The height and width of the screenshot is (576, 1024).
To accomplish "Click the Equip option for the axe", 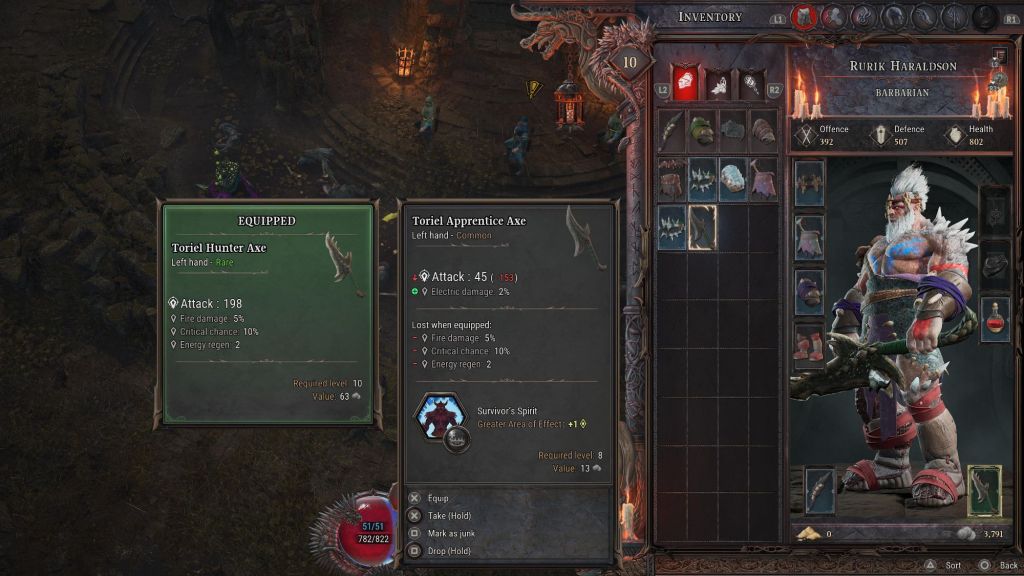I will click(438, 498).
